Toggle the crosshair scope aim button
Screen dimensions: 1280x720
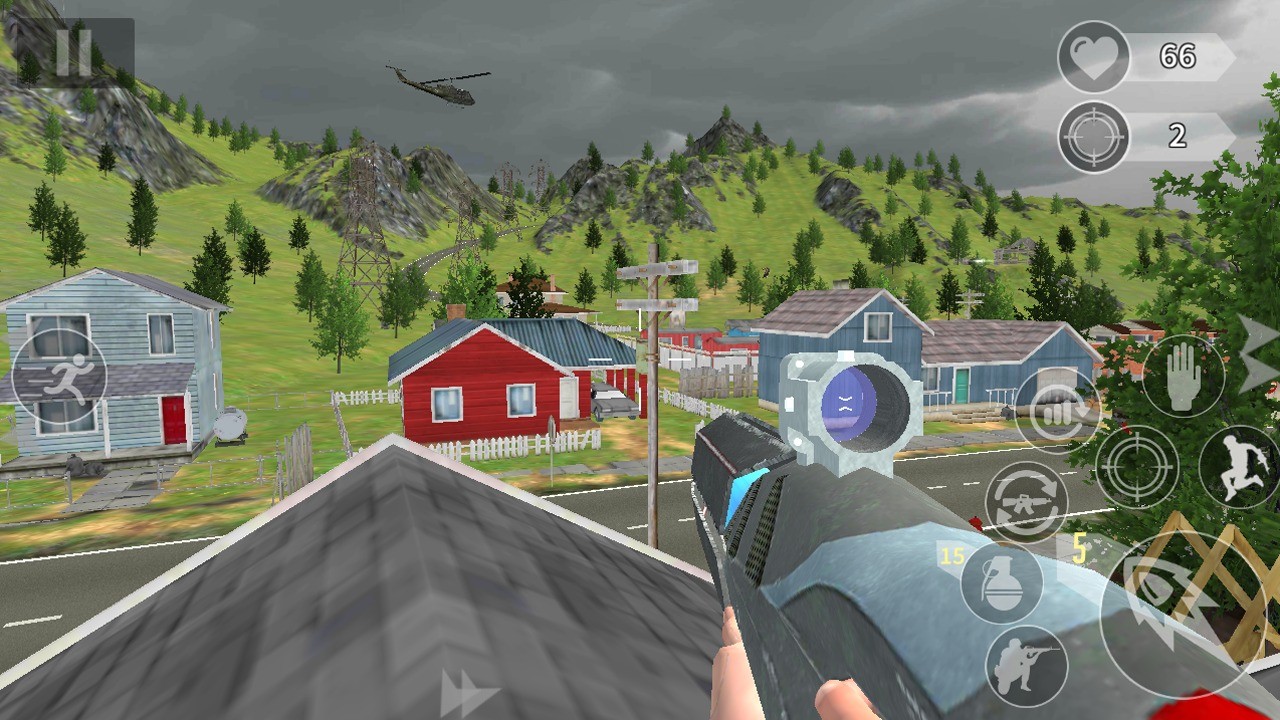1137,467
